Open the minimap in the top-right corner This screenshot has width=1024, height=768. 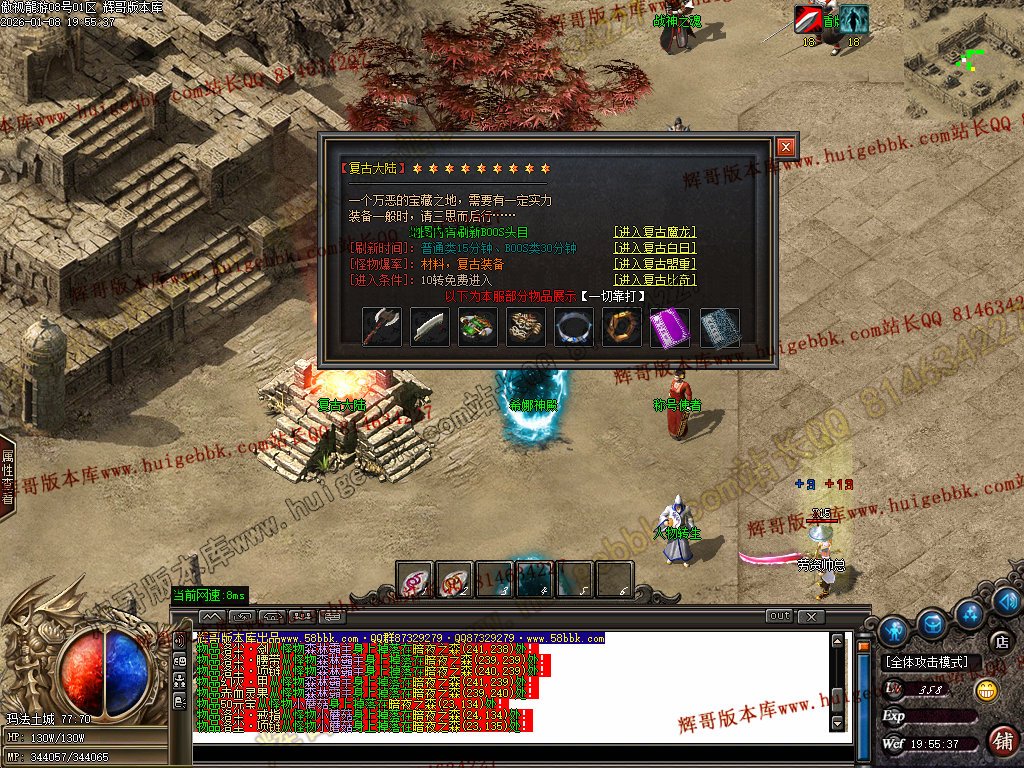tap(962, 58)
